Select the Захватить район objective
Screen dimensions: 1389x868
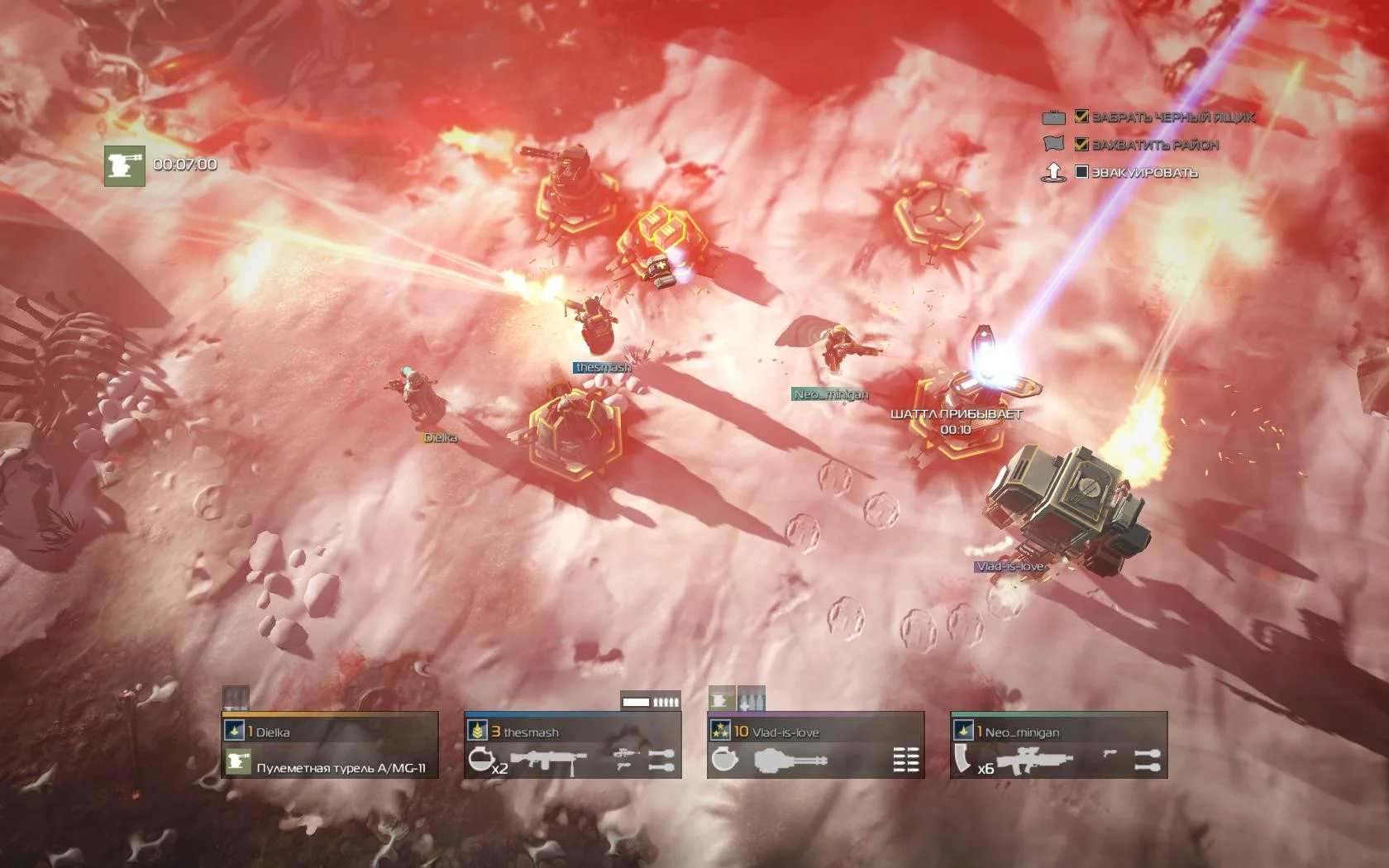pyautogui.click(x=1155, y=145)
